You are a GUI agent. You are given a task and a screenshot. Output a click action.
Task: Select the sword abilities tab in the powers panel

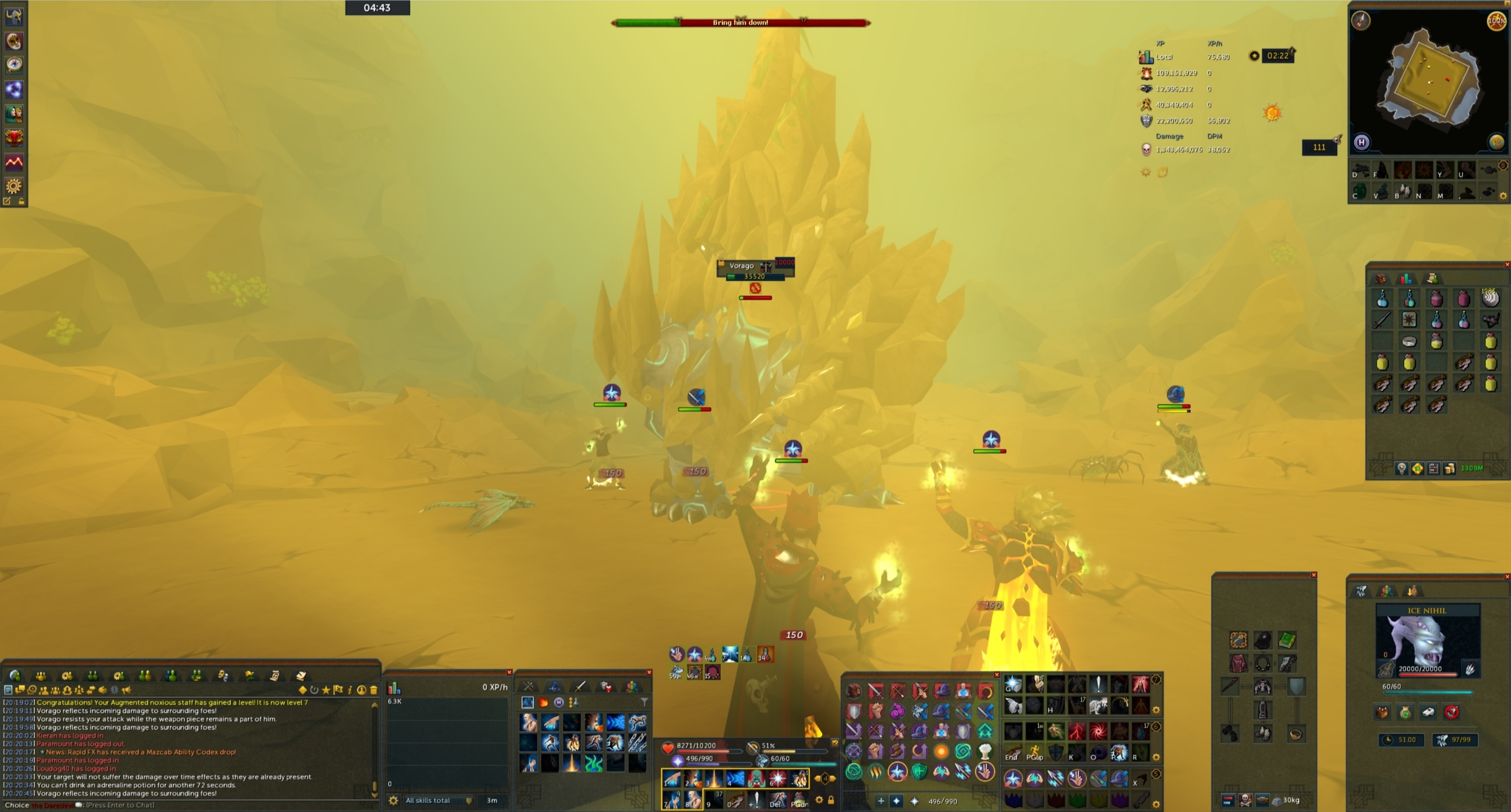[581, 687]
